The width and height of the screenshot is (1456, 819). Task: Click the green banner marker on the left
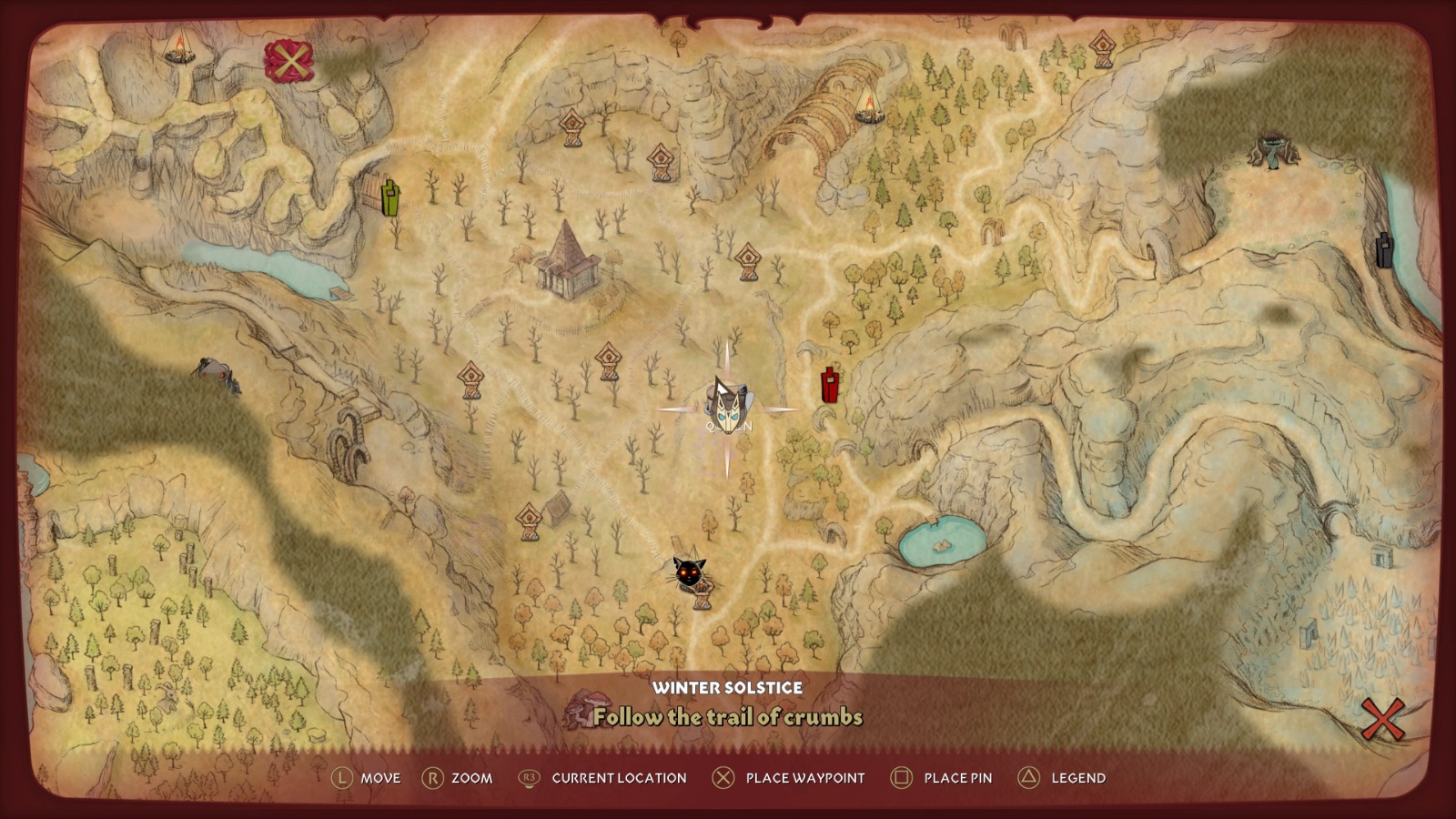[x=389, y=198]
